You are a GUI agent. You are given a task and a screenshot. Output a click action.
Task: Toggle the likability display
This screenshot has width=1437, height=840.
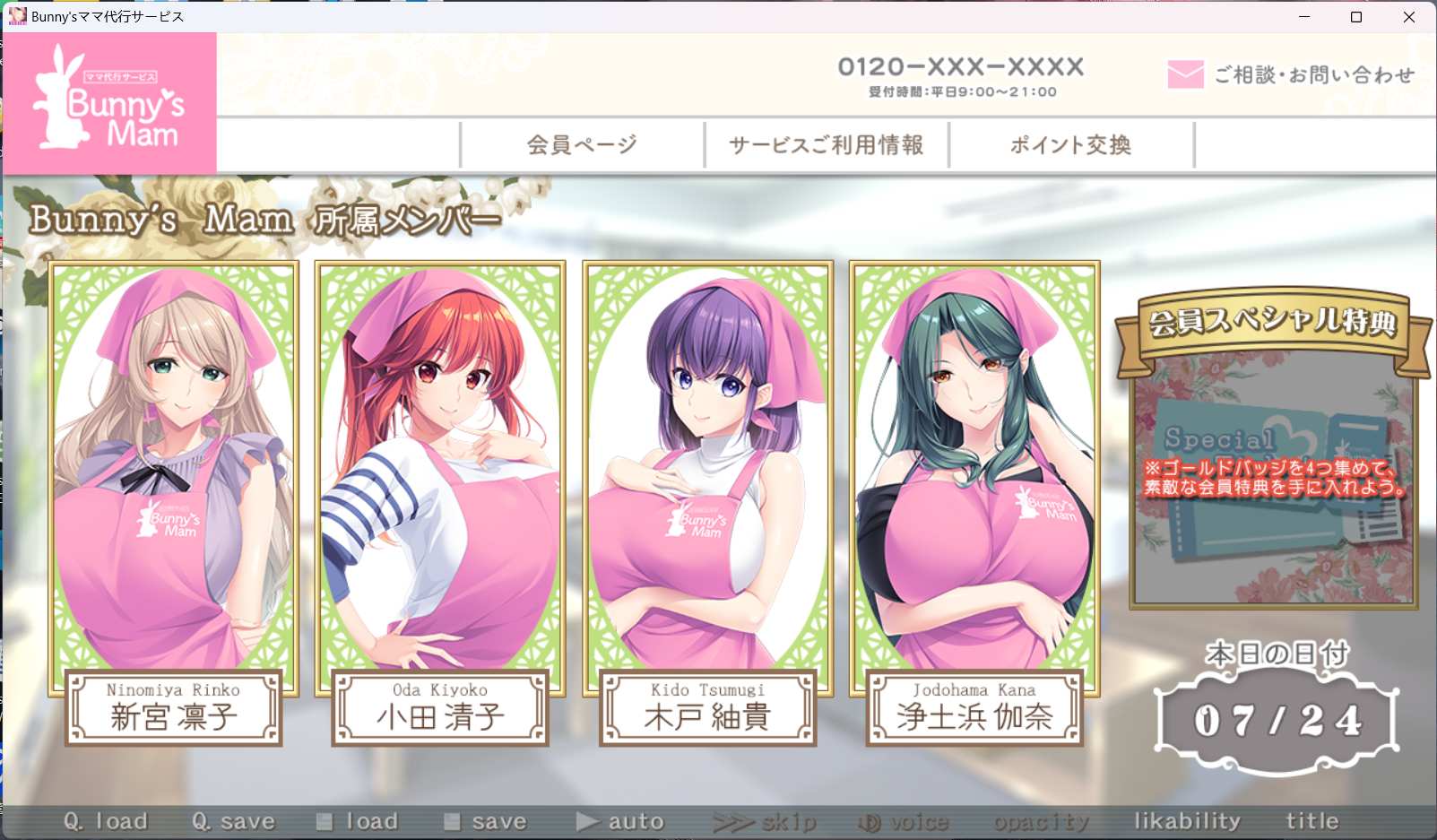tap(1188, 819)
